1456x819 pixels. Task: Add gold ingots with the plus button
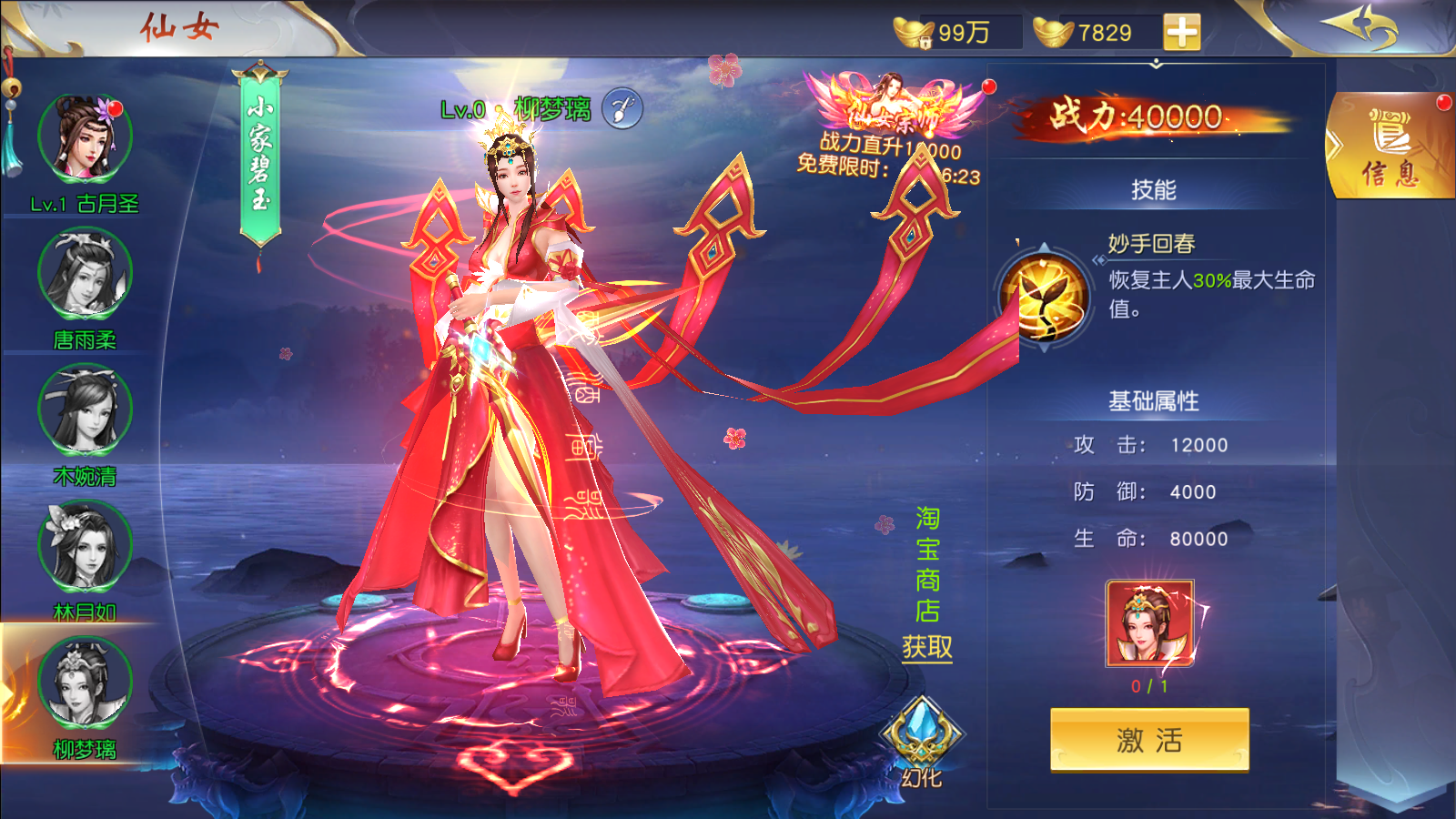[x=1181, y=33]
